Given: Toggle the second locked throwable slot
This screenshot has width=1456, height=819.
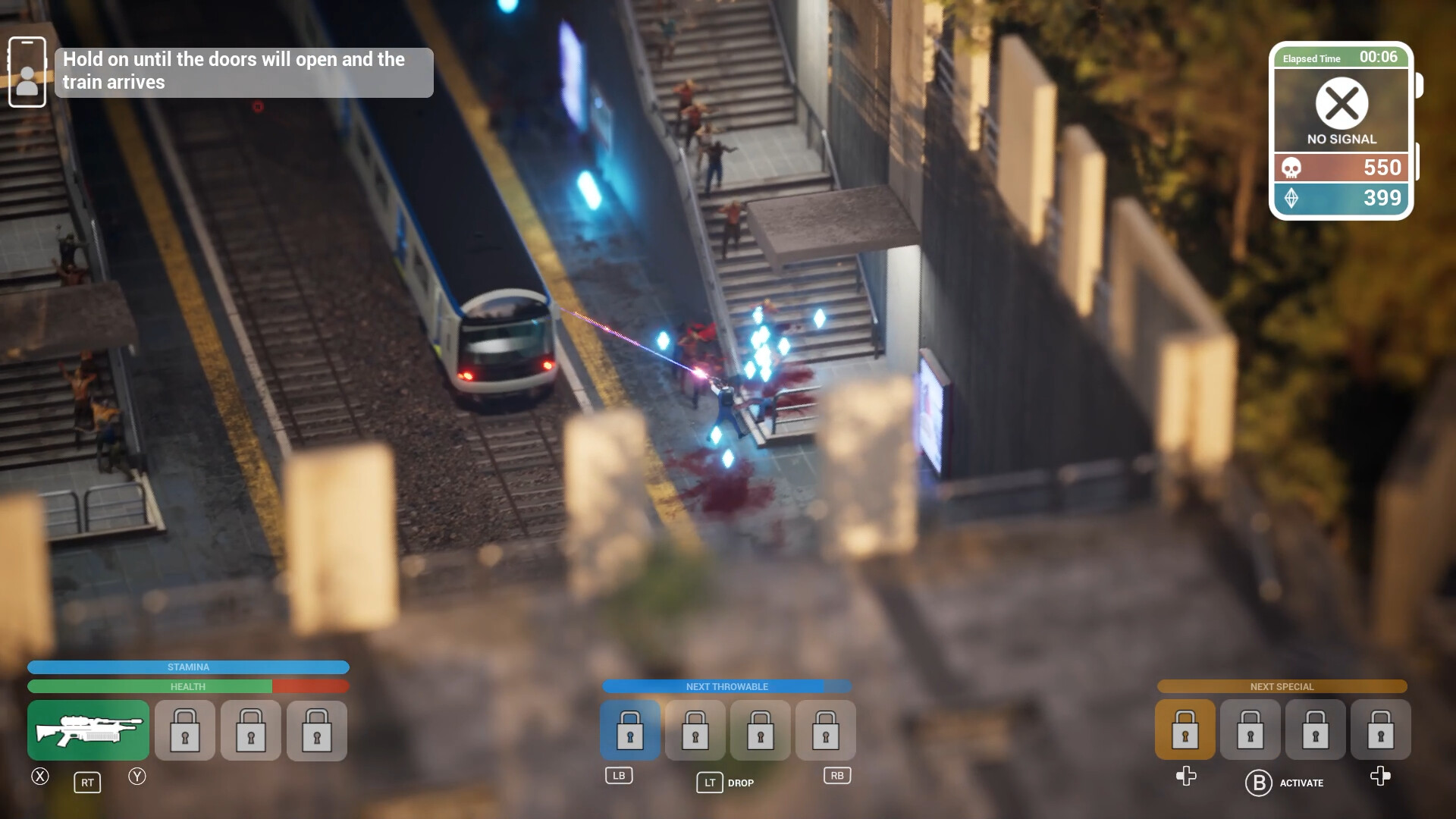Looking at the screenshot, I should pyautogui.click(x=694, y=730).
